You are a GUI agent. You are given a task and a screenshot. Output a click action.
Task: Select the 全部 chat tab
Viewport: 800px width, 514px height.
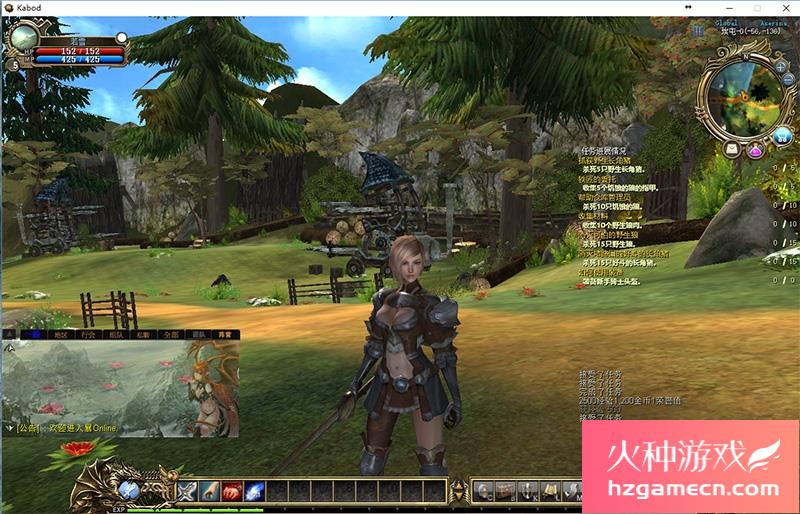point(170,334)
